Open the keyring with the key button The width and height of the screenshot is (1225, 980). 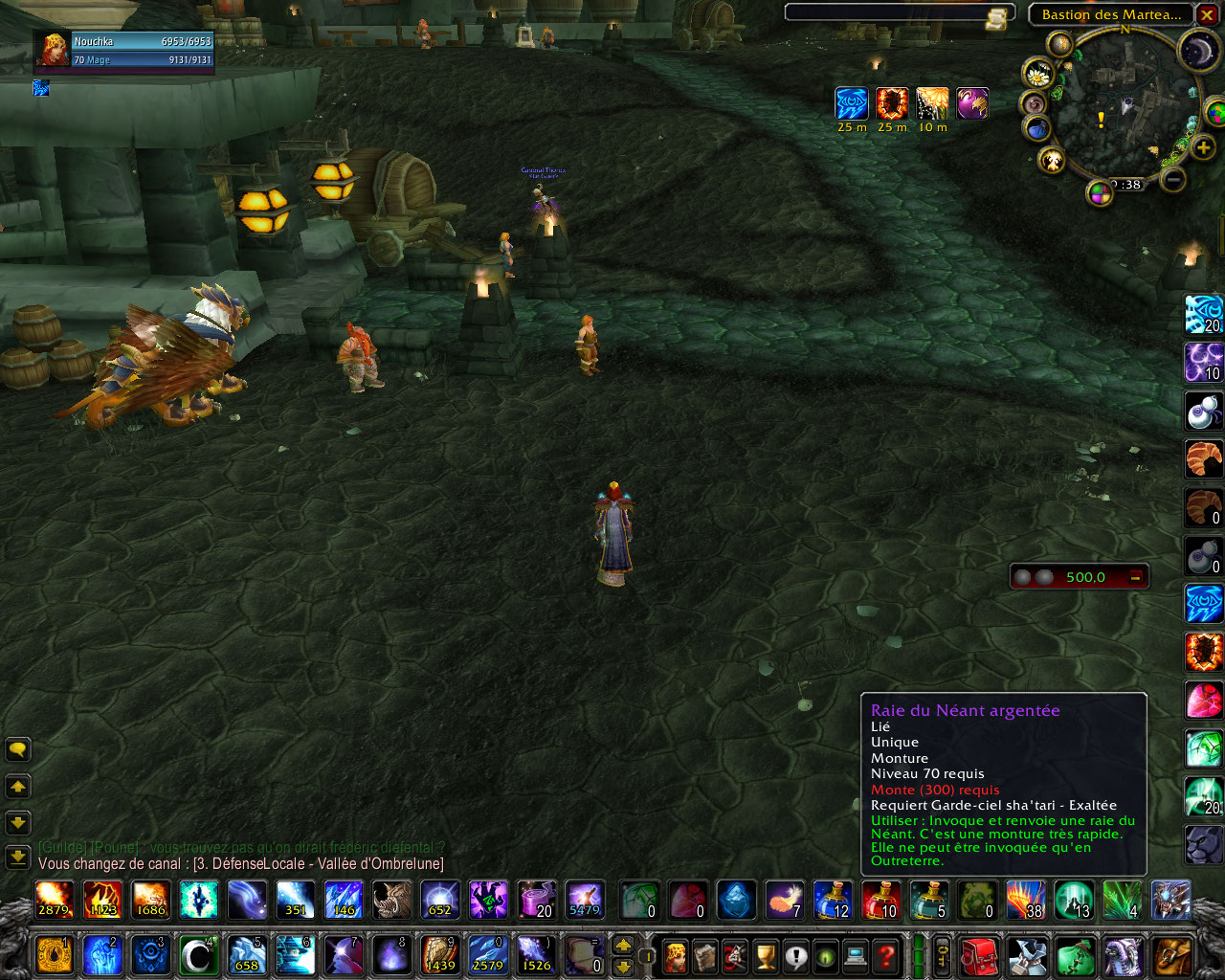[942, 955]
